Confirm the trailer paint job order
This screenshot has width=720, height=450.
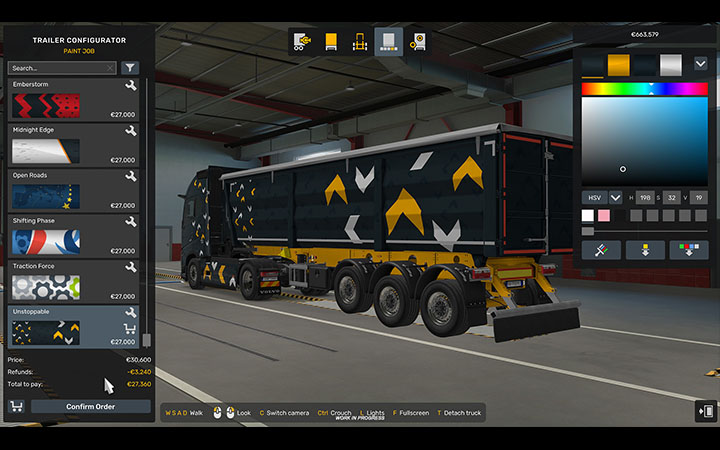coord(91,406)
